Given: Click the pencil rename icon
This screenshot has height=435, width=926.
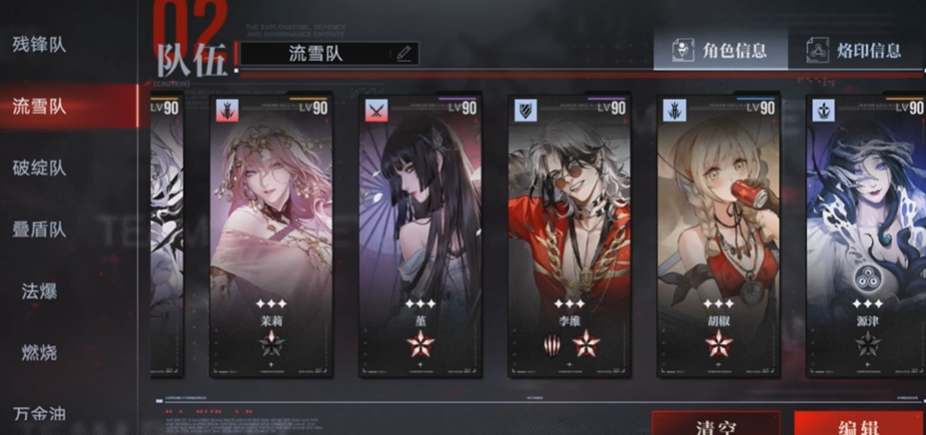Looking at the screenshot, I should 404,54.
